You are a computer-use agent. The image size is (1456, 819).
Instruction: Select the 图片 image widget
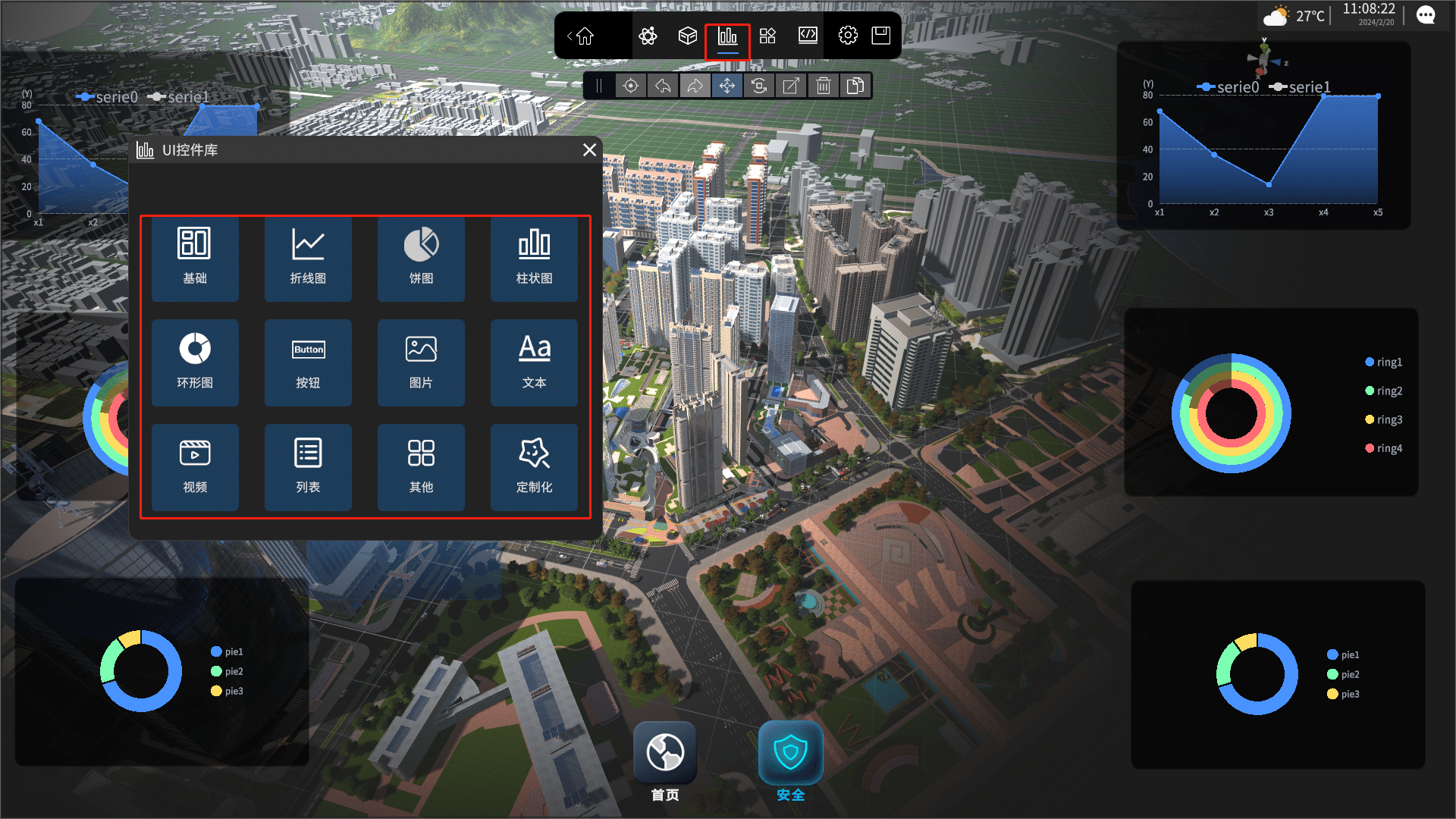421,362
